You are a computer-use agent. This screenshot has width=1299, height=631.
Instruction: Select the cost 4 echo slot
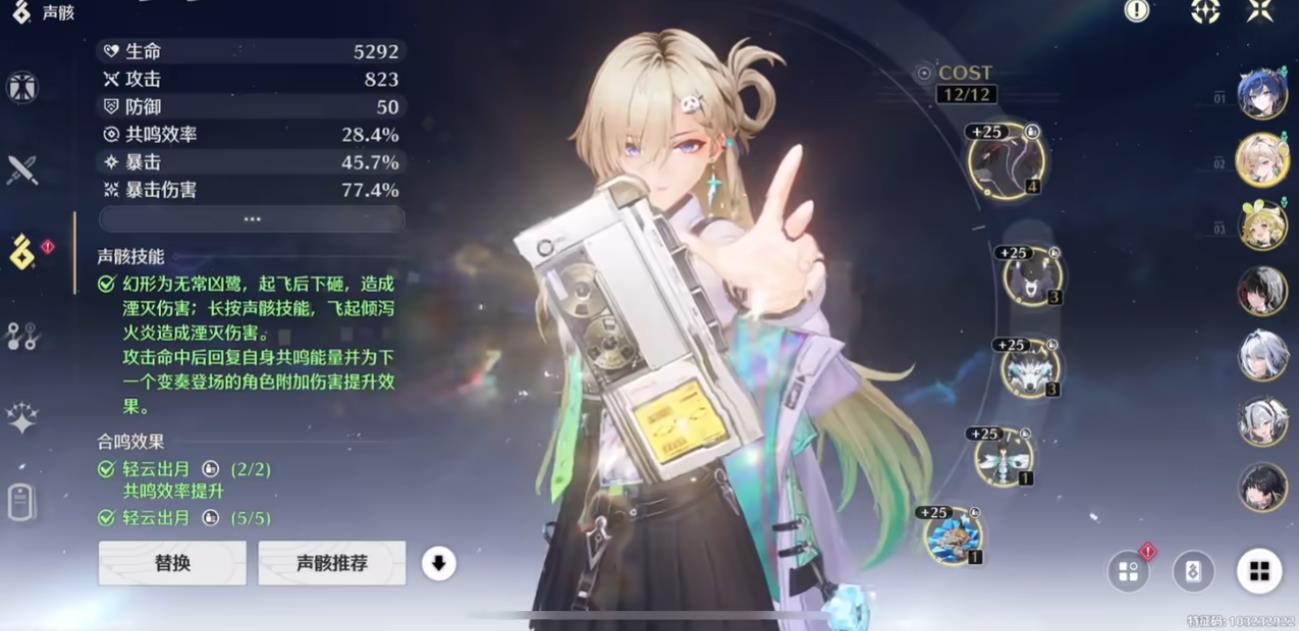[x=1006, y=161]
